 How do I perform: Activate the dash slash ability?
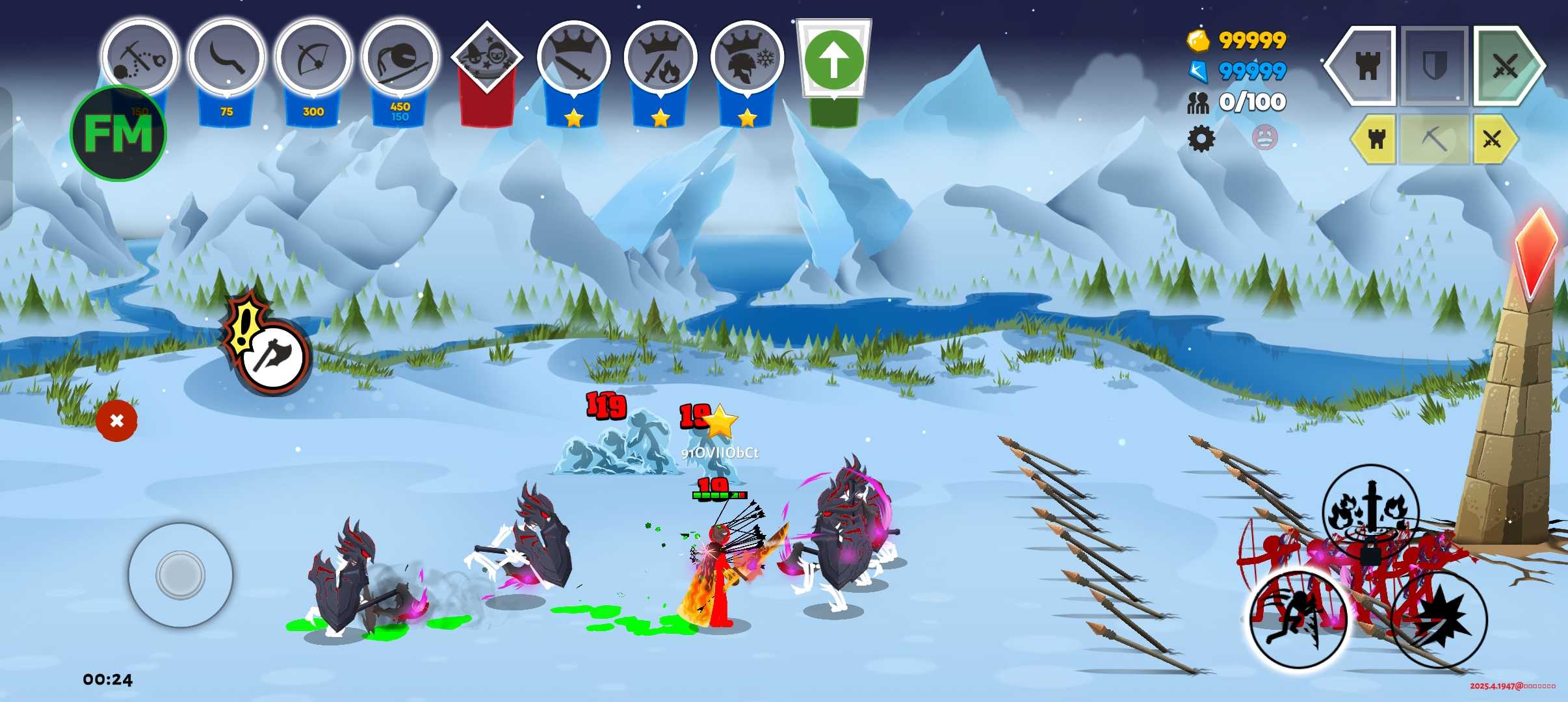pos(1298,619)
